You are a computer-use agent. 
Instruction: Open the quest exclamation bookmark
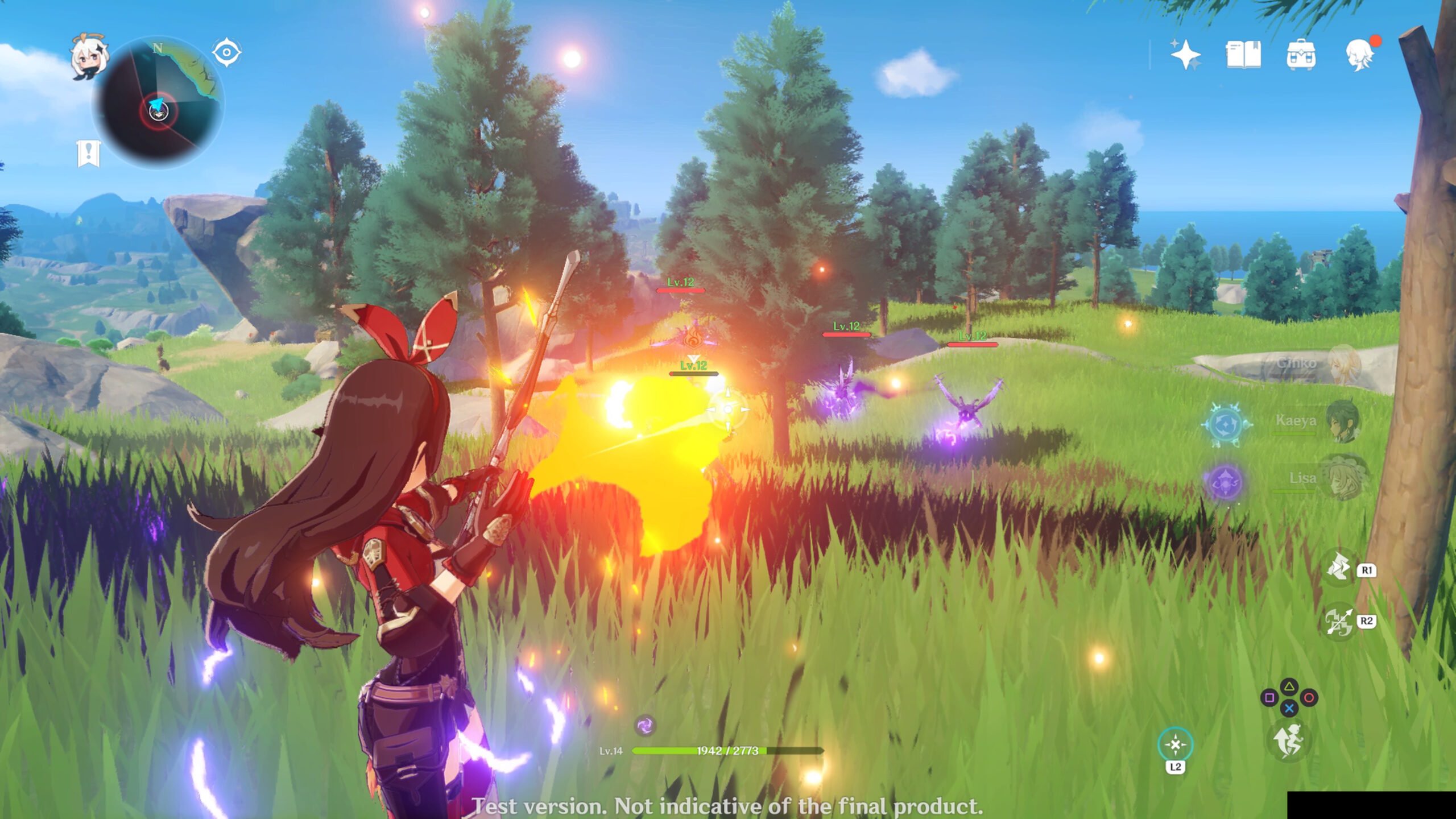pyautogui.click(x=88, y=154)
